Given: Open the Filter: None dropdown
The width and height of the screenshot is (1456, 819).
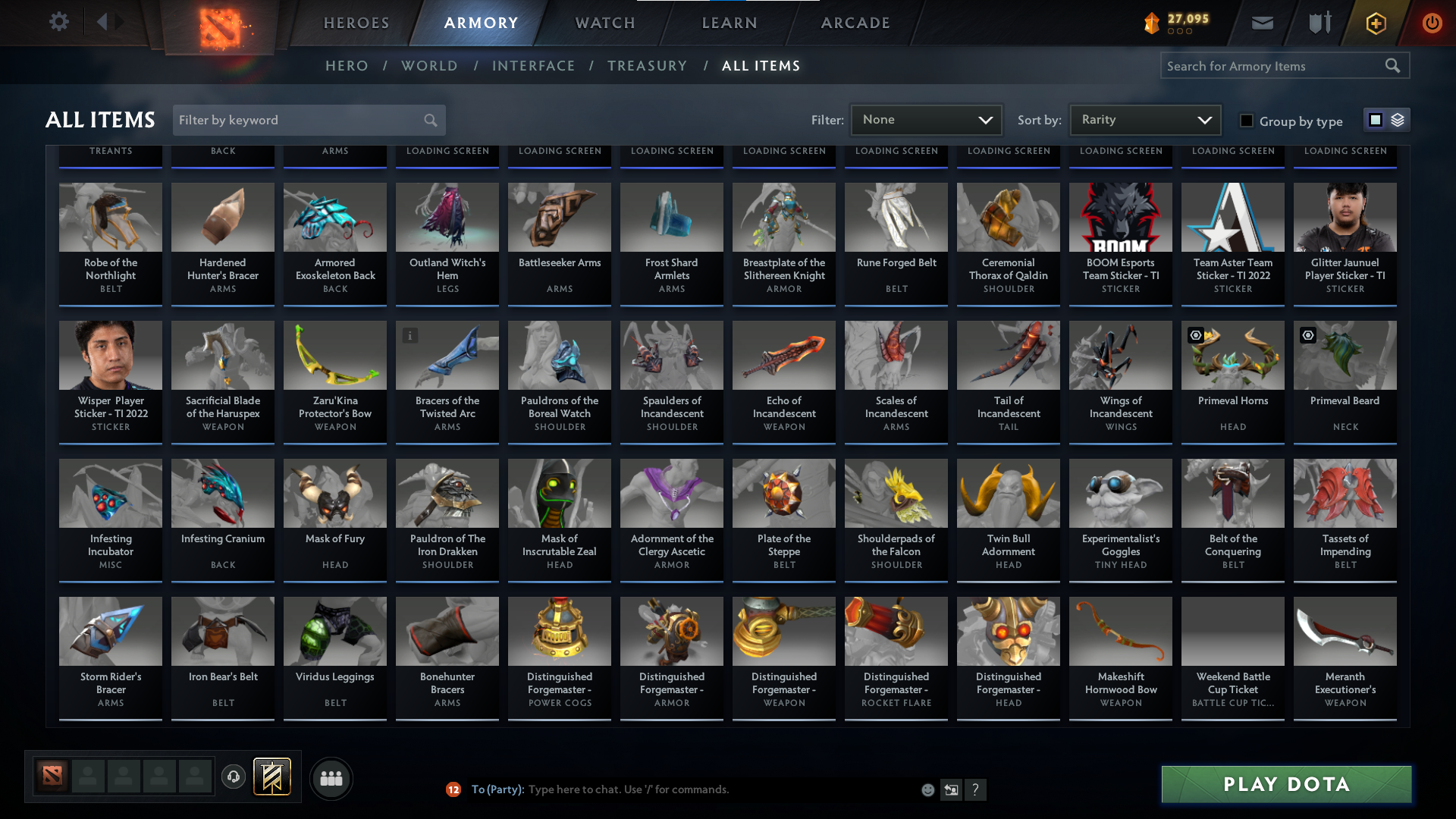Looking at the screenshot, I should [926, 119].
